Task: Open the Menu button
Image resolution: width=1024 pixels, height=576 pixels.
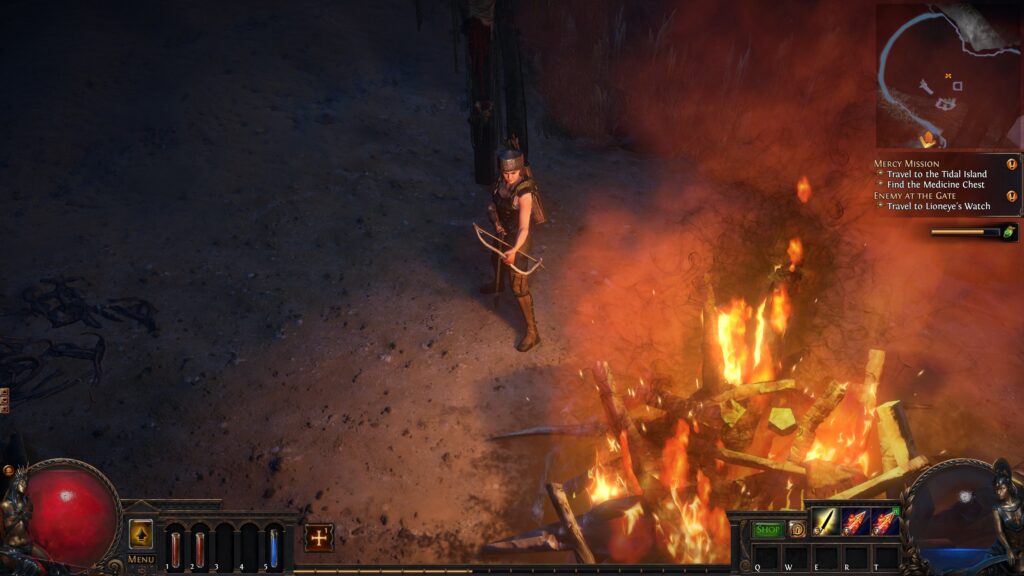Action: (x=141, y=559)
